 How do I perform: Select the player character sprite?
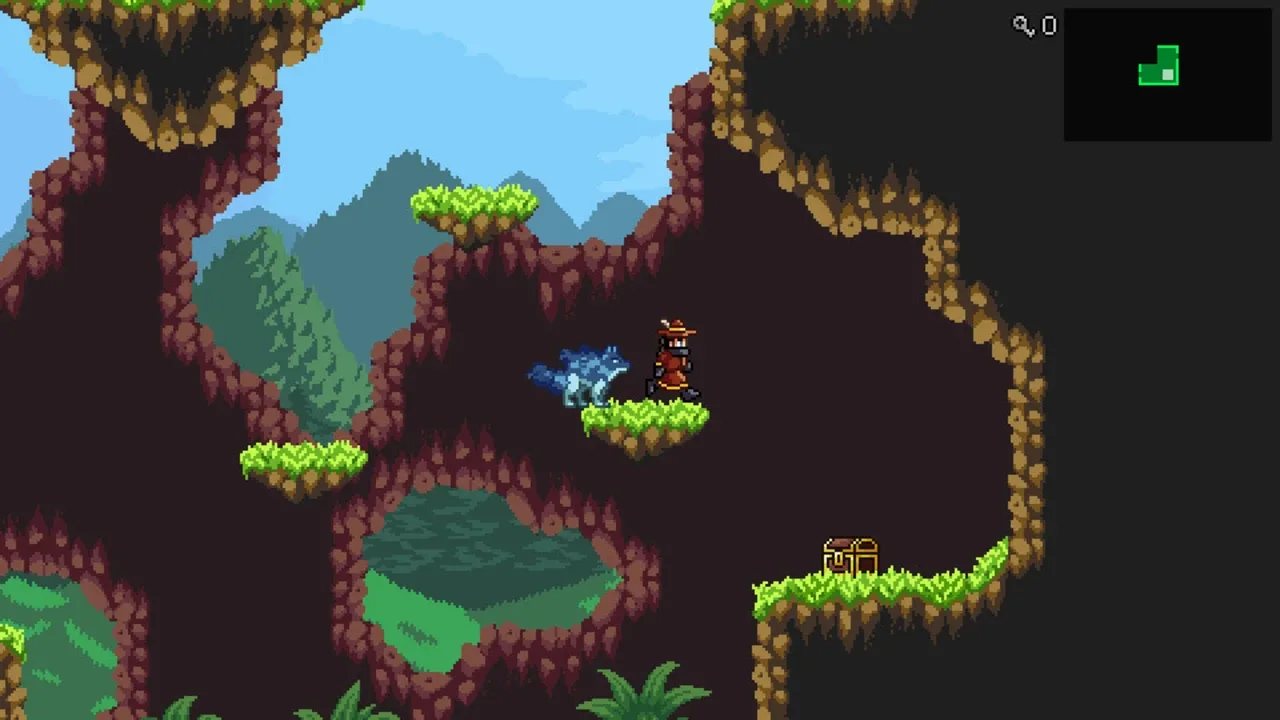coord(672,360)
